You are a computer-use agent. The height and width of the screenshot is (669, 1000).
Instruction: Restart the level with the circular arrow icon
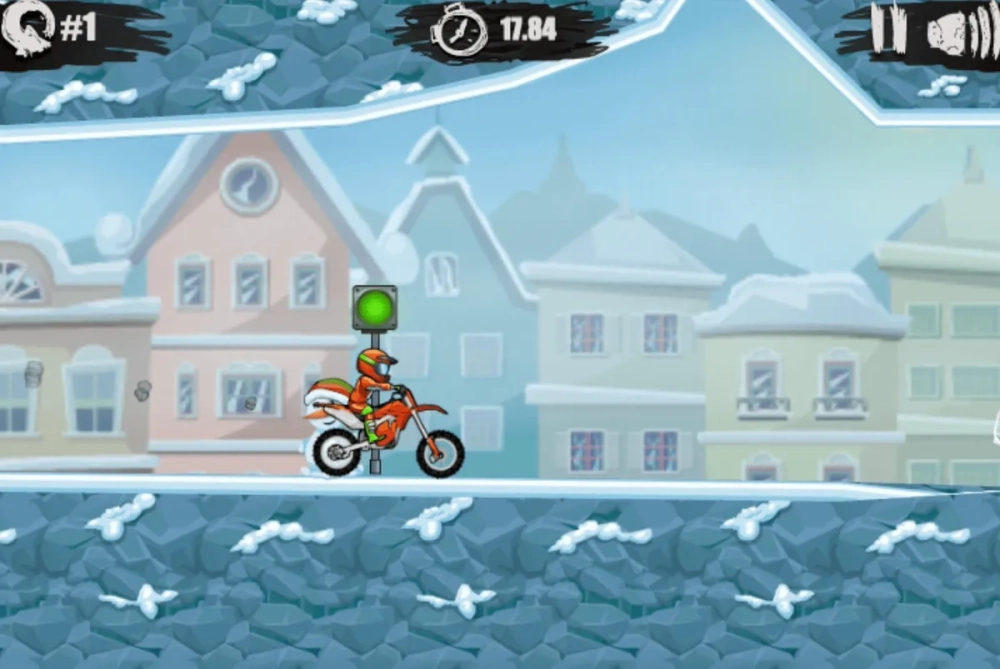click(x=27, y=28)
